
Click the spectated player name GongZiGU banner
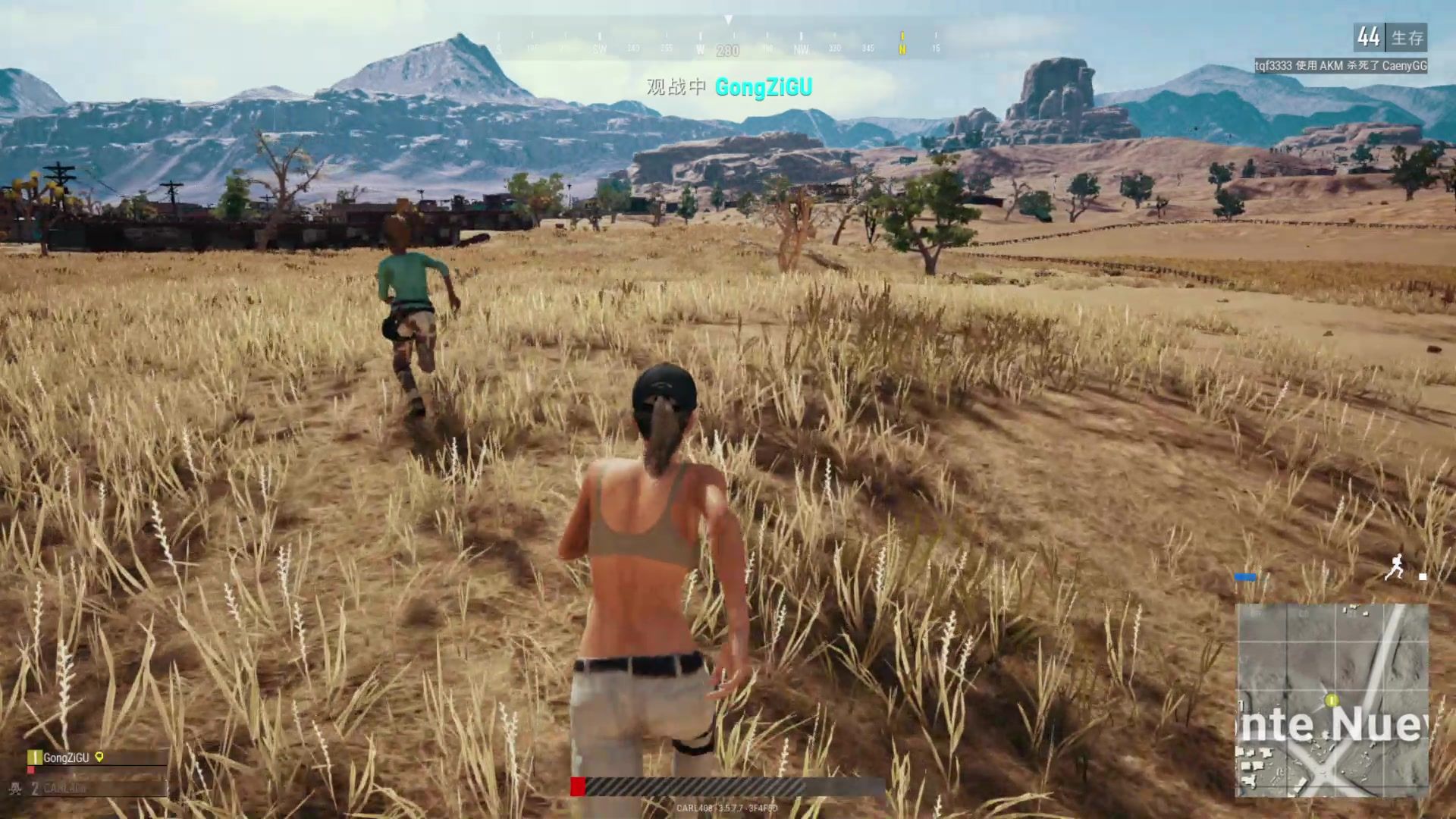coord(763,87)
